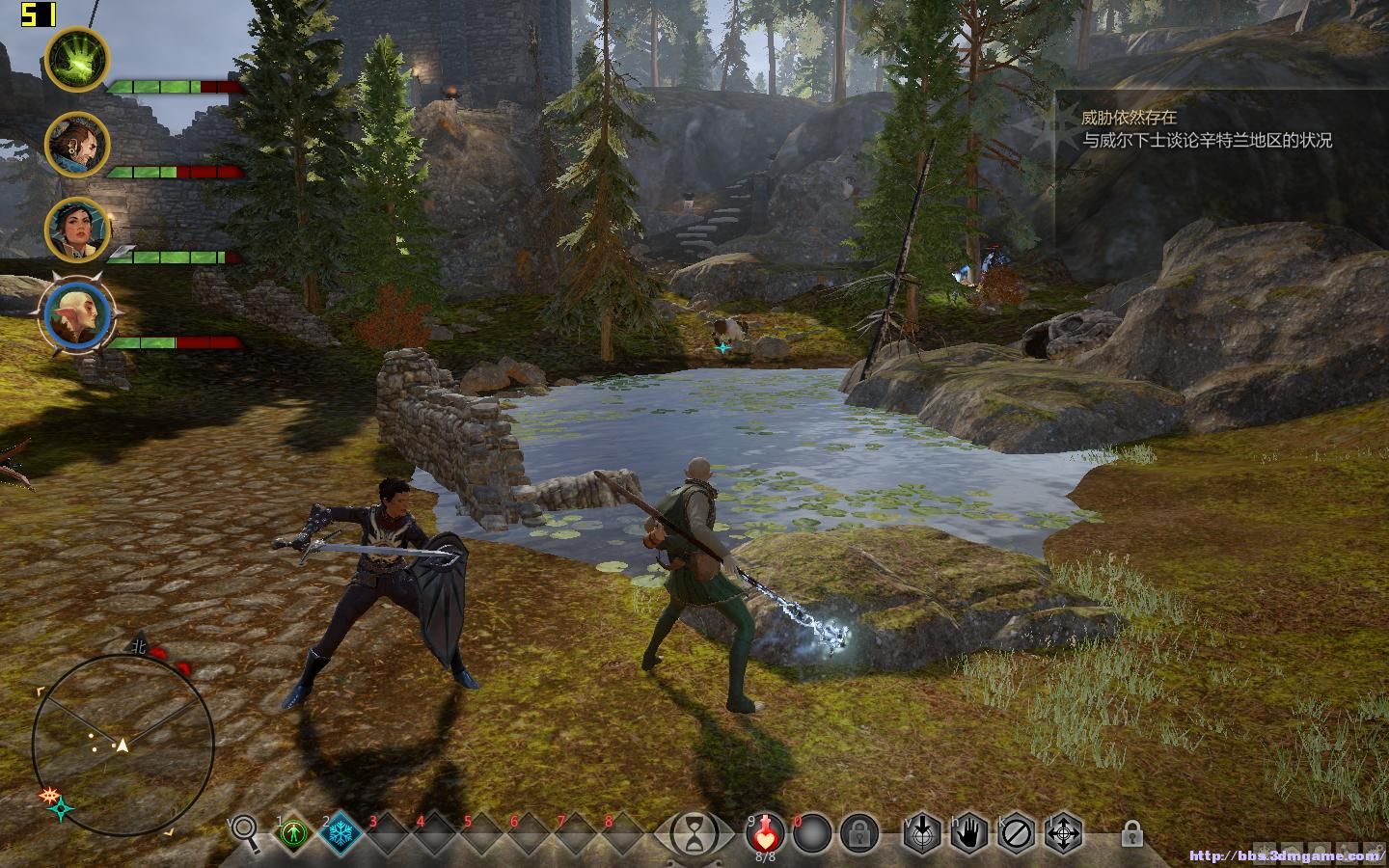Choose the bald elf party portrait
Image resolution: width=1389 pixels, height=868 pixels.
77,314
